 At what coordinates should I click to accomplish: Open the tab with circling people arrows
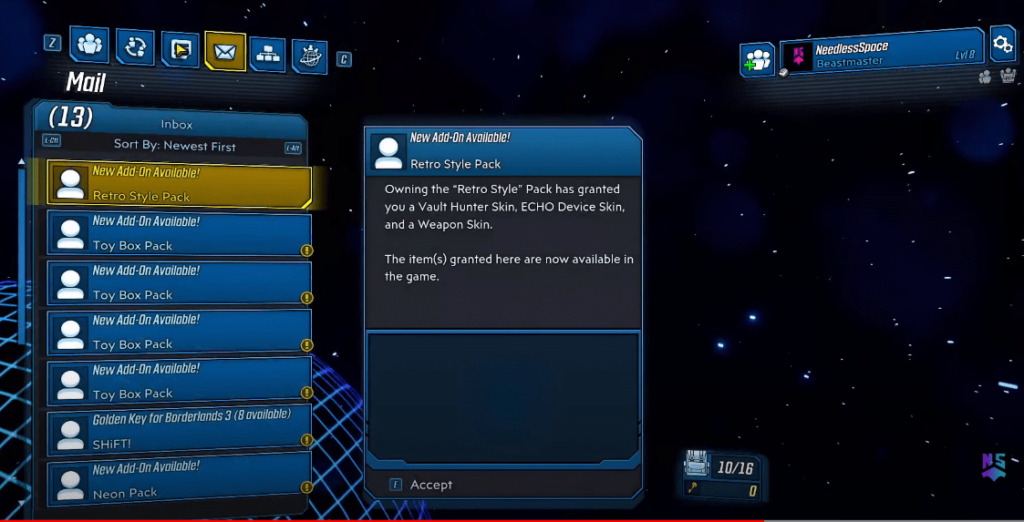pyautogui.click(x=134, y=47)
